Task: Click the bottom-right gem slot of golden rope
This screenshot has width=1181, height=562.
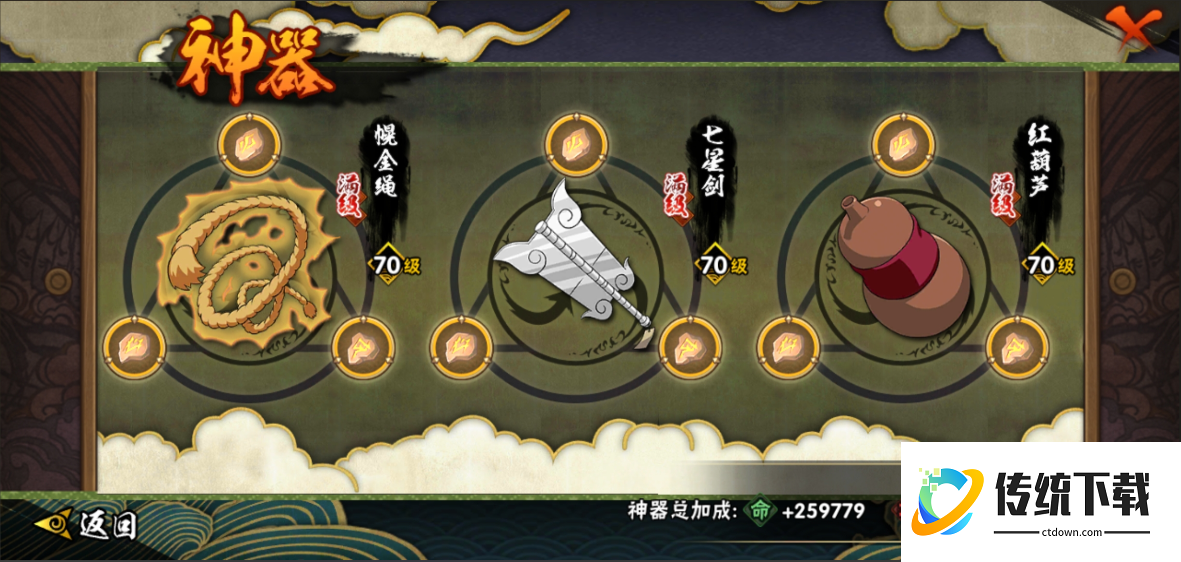Action: (x=362, y=348)
